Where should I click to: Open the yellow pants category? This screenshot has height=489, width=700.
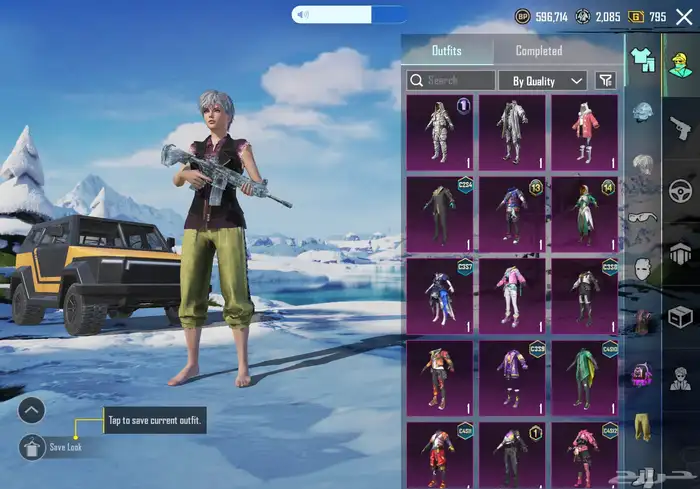coord(643,425)
